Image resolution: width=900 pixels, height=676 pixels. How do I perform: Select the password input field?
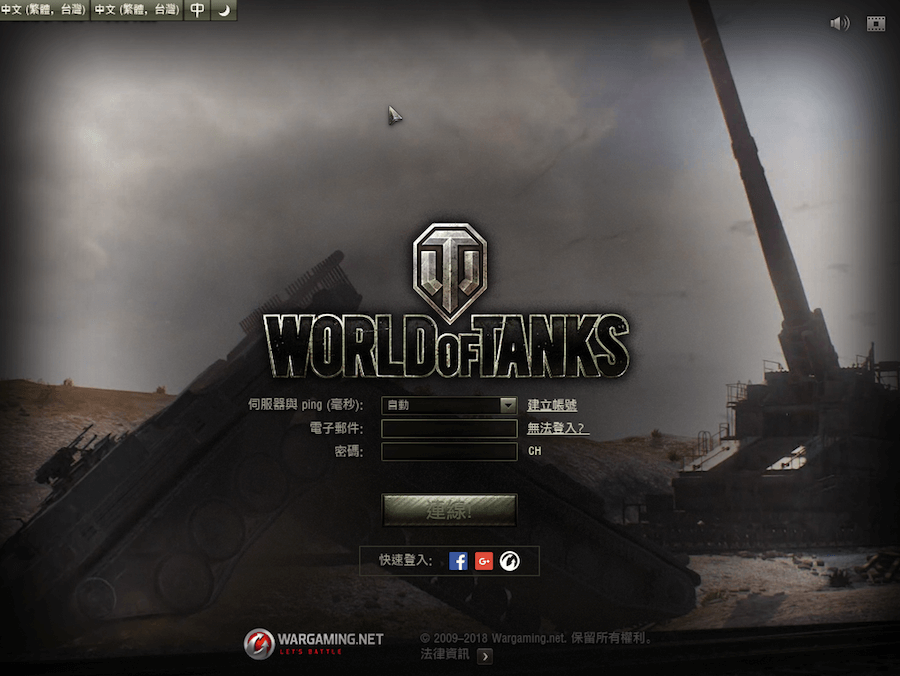449,451
